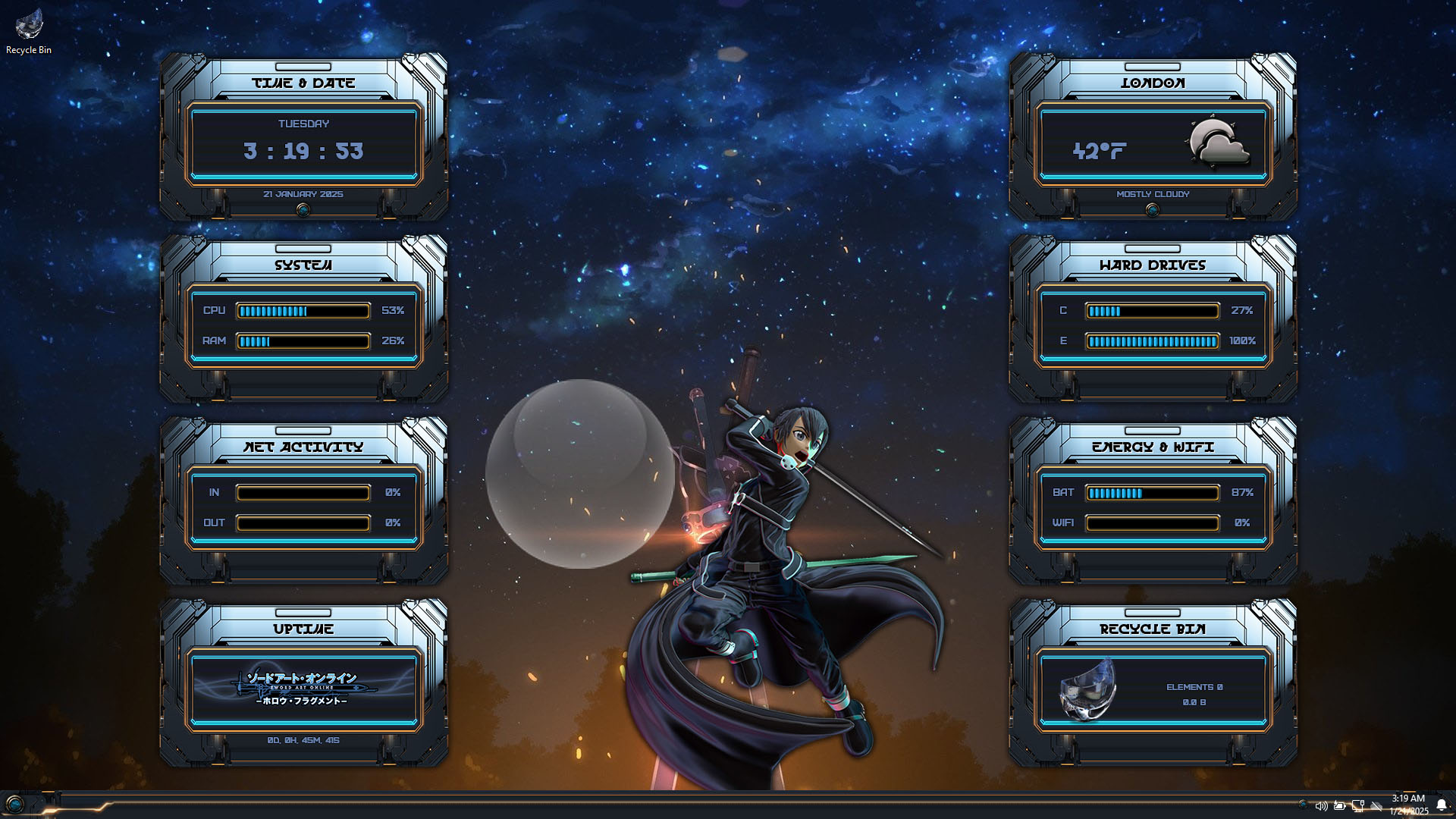Screen dimensions: 1456x819
Task: Click the blue orb under the London panel
Action: pos(1153,210)
